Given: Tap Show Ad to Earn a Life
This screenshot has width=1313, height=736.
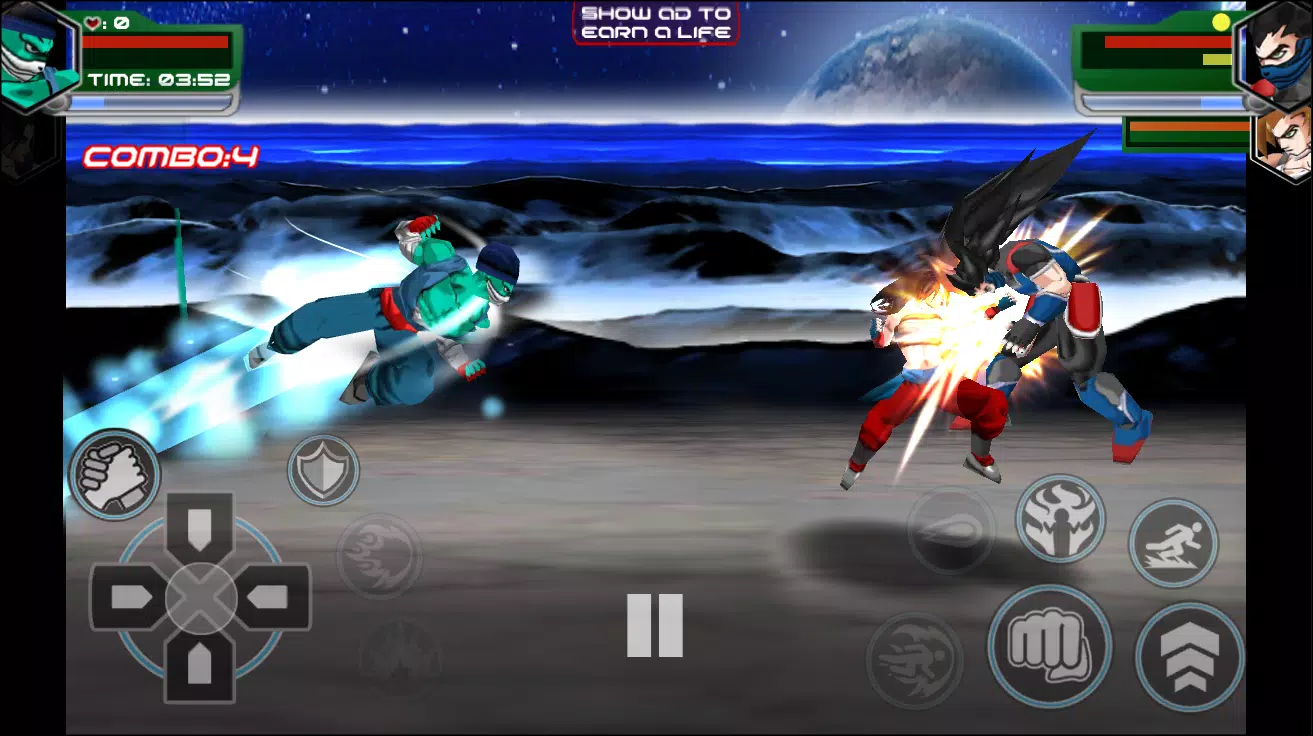Looking at the screenshot, I should pos(655,24).
